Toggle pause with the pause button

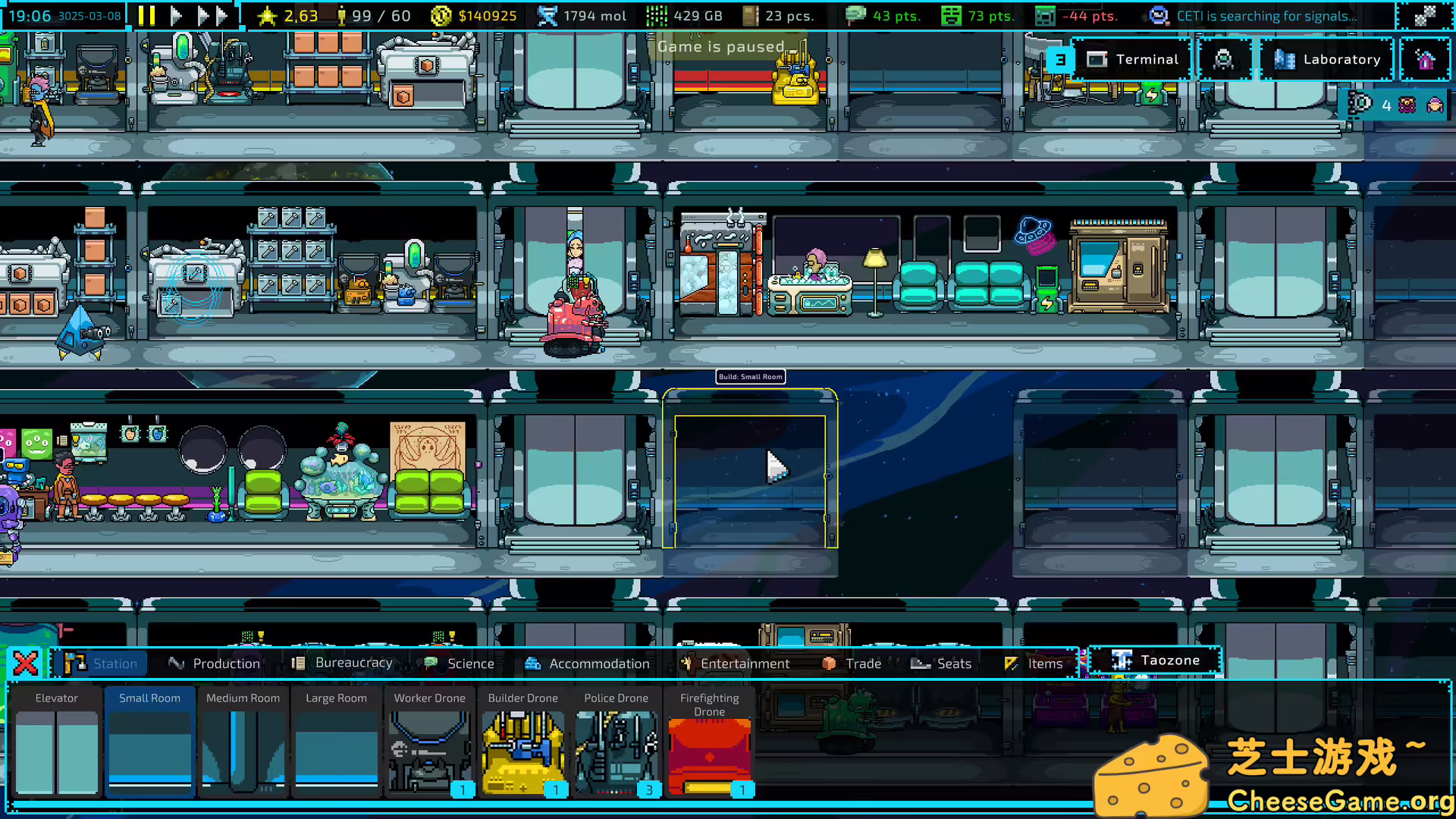coord(146,15)
